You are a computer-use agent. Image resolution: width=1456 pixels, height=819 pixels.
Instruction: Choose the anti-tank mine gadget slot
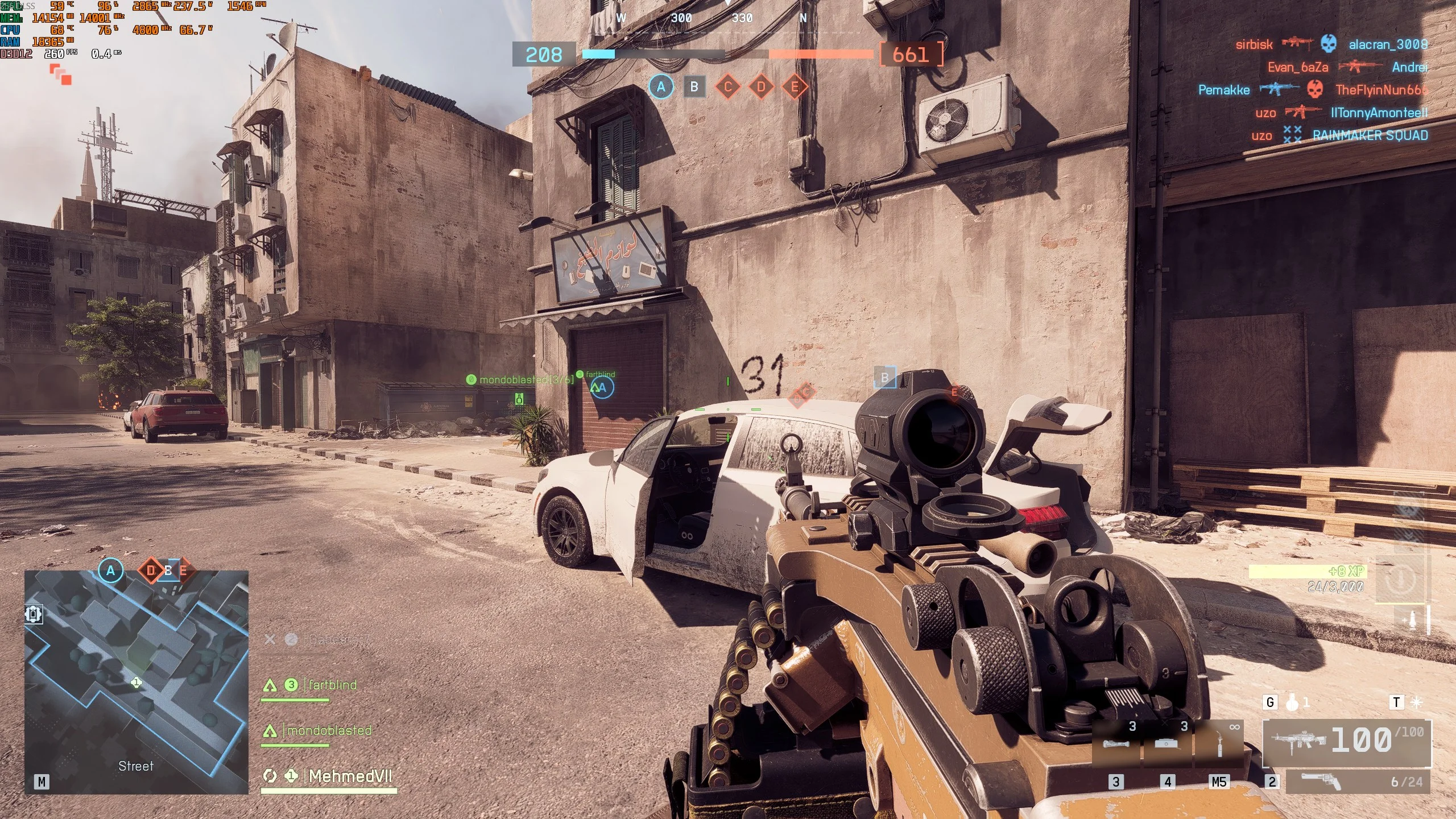pyautogui.click(x=1167, y=744)
